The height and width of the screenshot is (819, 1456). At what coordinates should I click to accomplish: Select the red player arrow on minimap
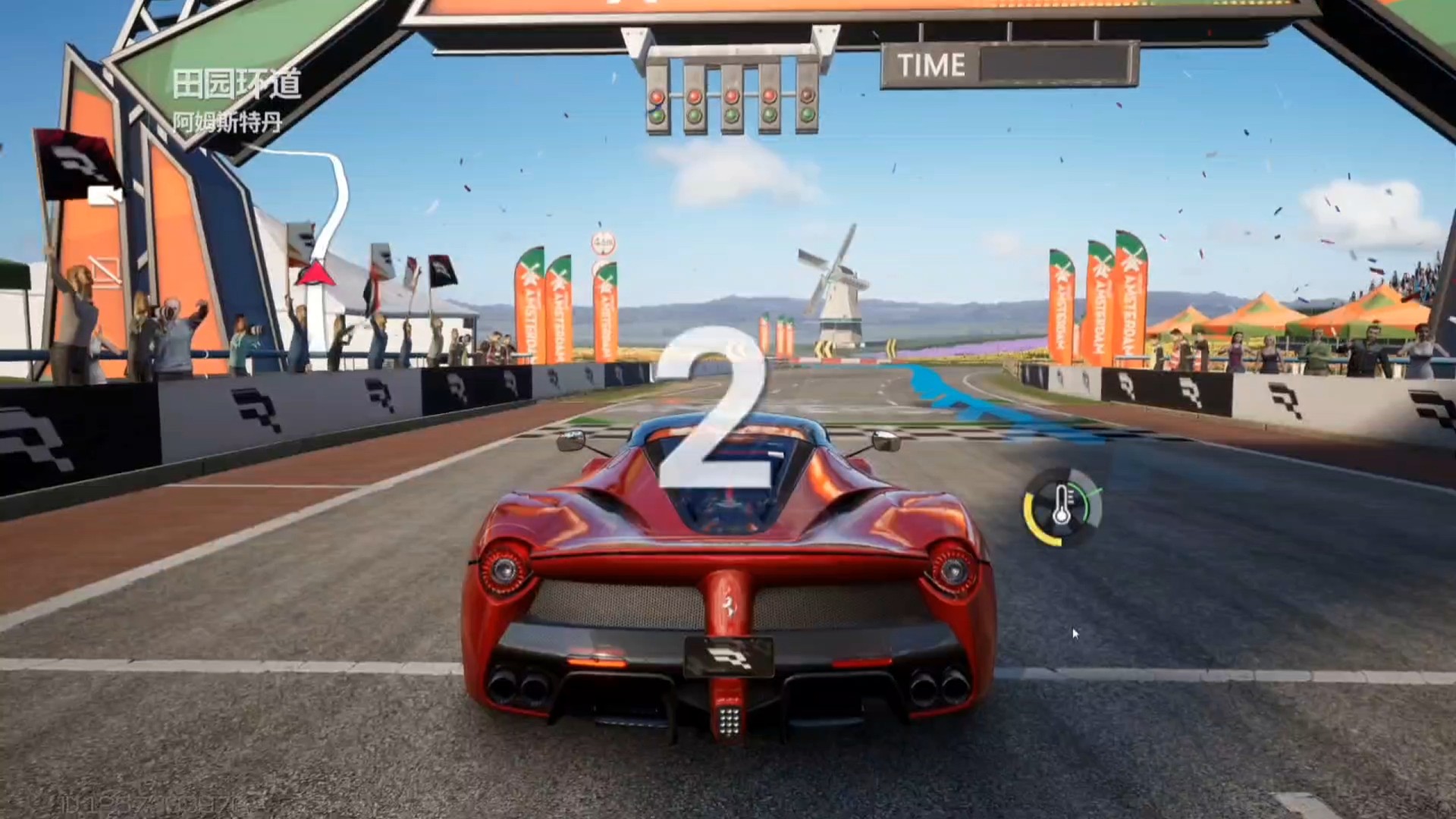pyautogui.click(x=315, y=274)
